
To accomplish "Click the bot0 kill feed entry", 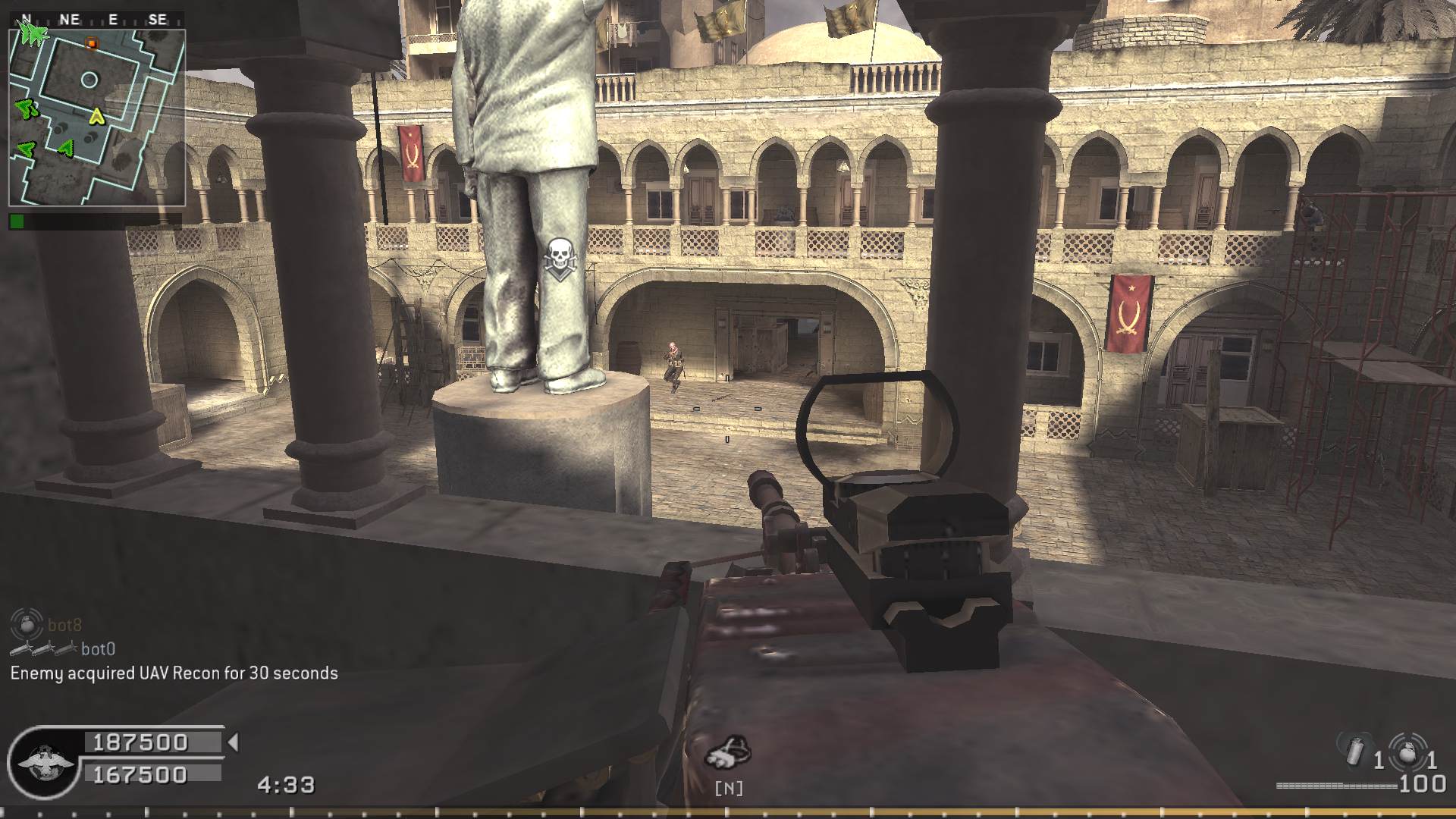I will 98,648.
